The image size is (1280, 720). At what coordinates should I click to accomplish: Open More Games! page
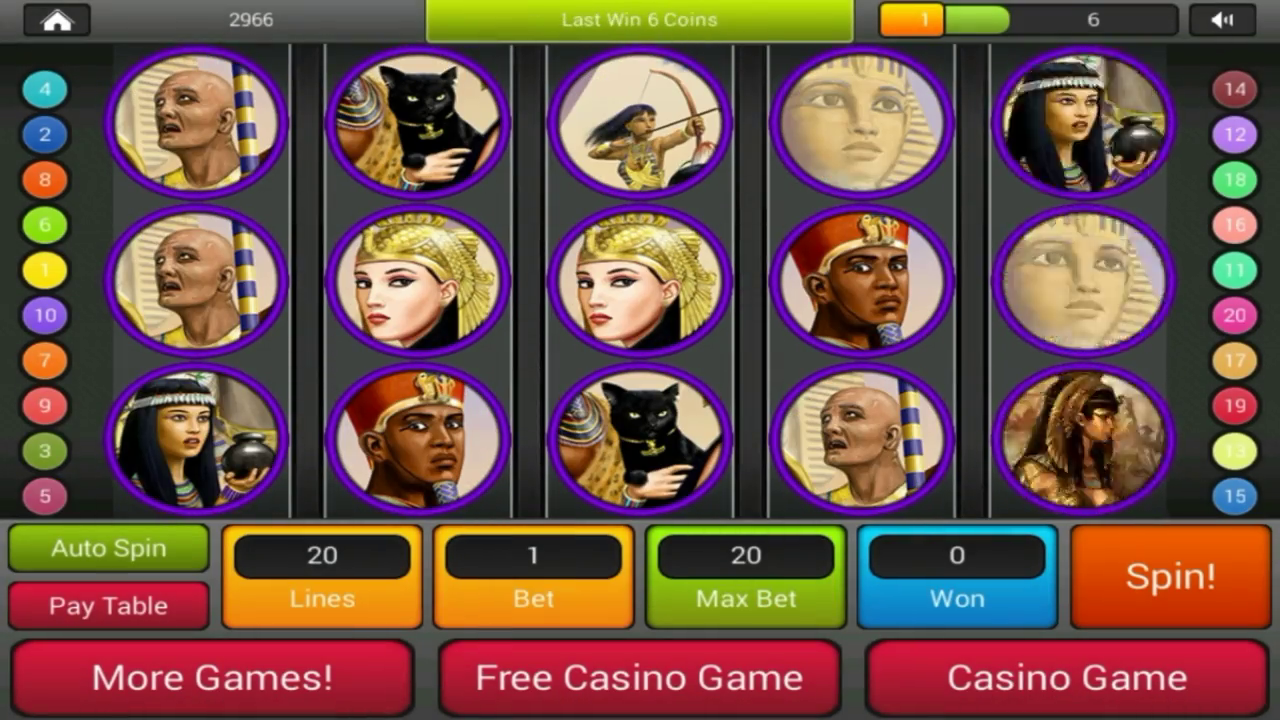point(213,677)
